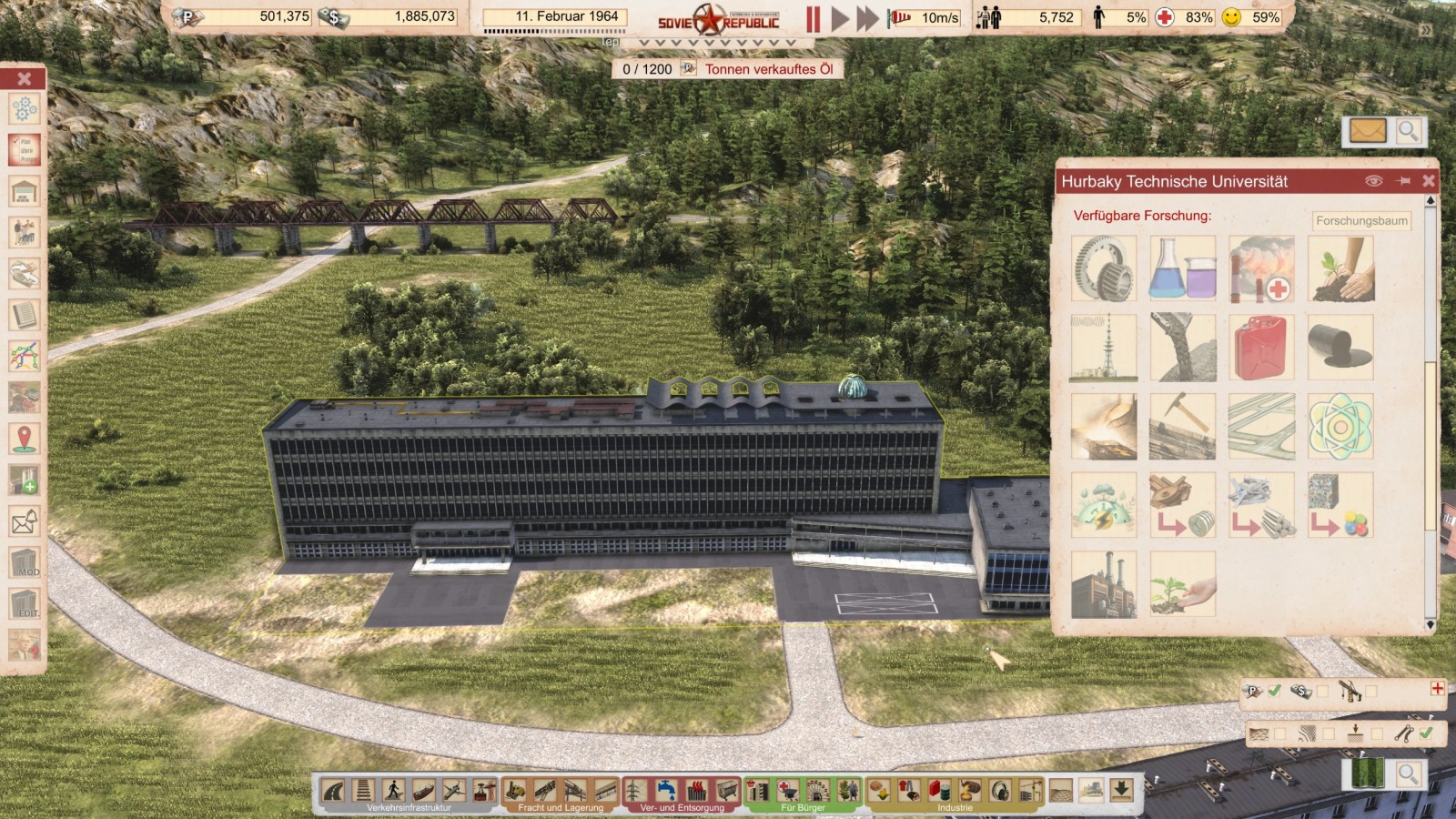
Task: Close the left sidebar panel
Action: [25, 78]
